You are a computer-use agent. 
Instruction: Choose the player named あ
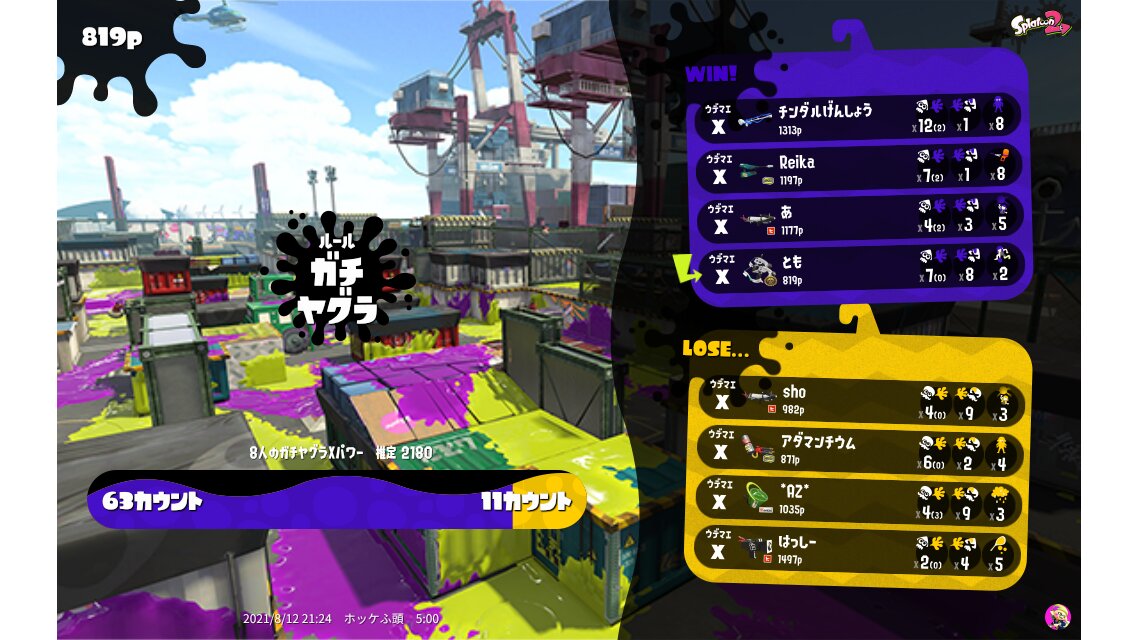pos(858,219)
